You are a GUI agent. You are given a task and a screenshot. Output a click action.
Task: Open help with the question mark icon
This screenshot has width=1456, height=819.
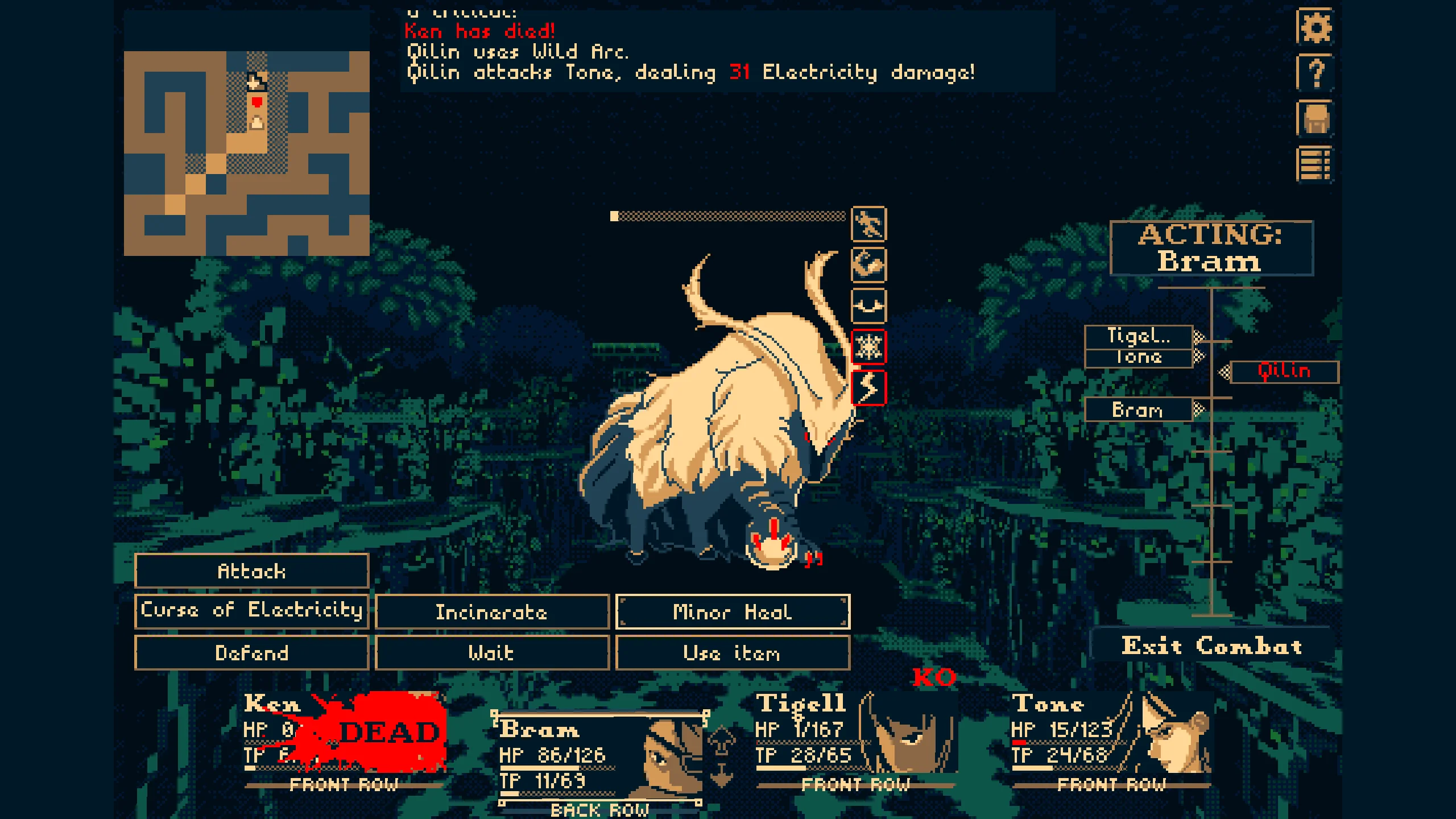[1315, 73]
